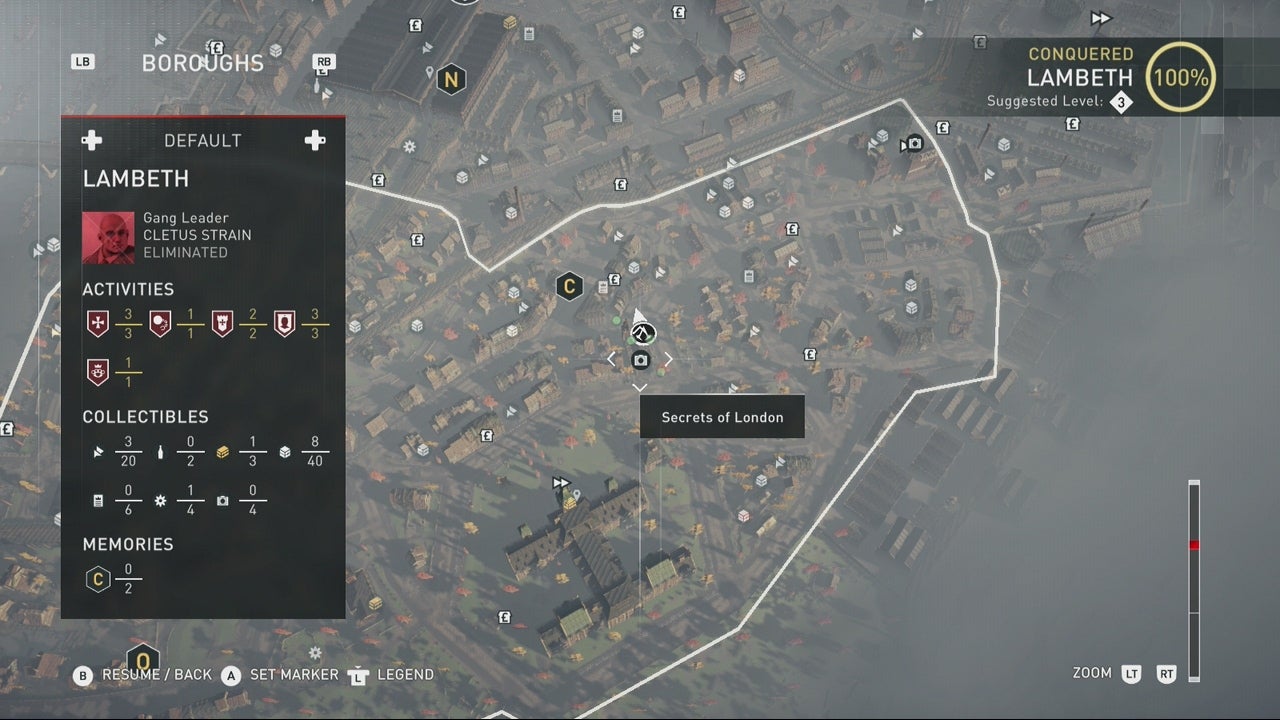The width and height of the screenshot is (1280, 720).
Task: Open the Legend via the LT prompt
Action: pos(357,674)
